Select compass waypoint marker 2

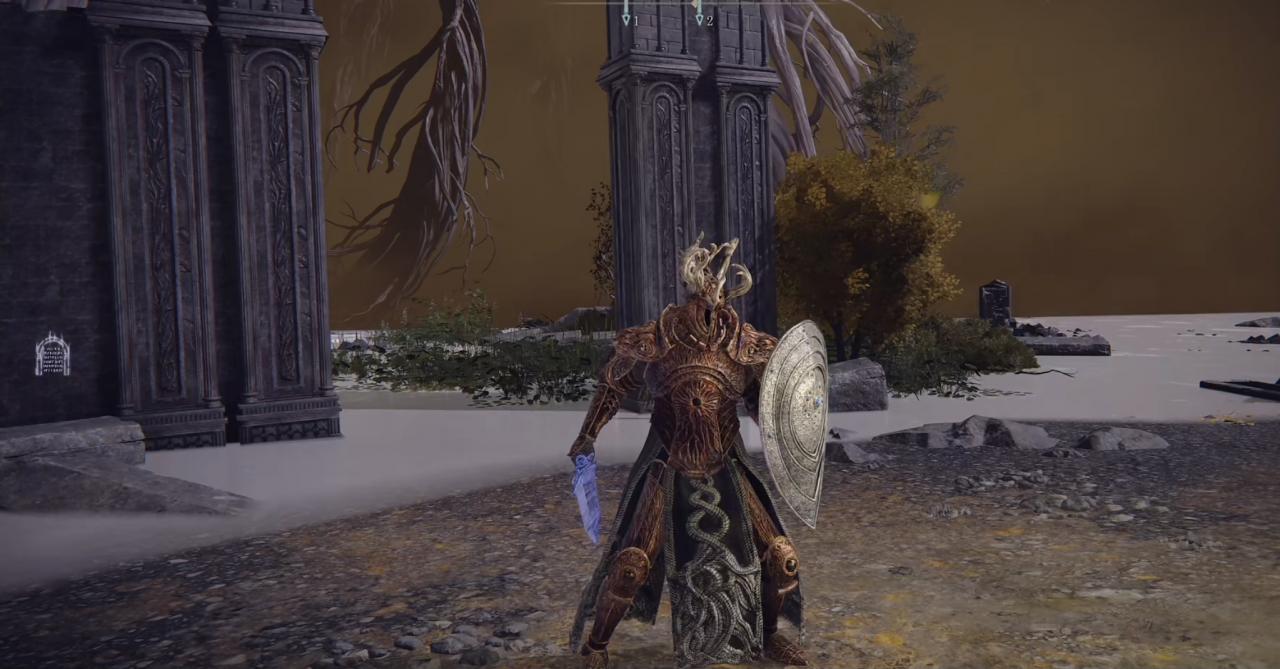click(x=699, y=17)
